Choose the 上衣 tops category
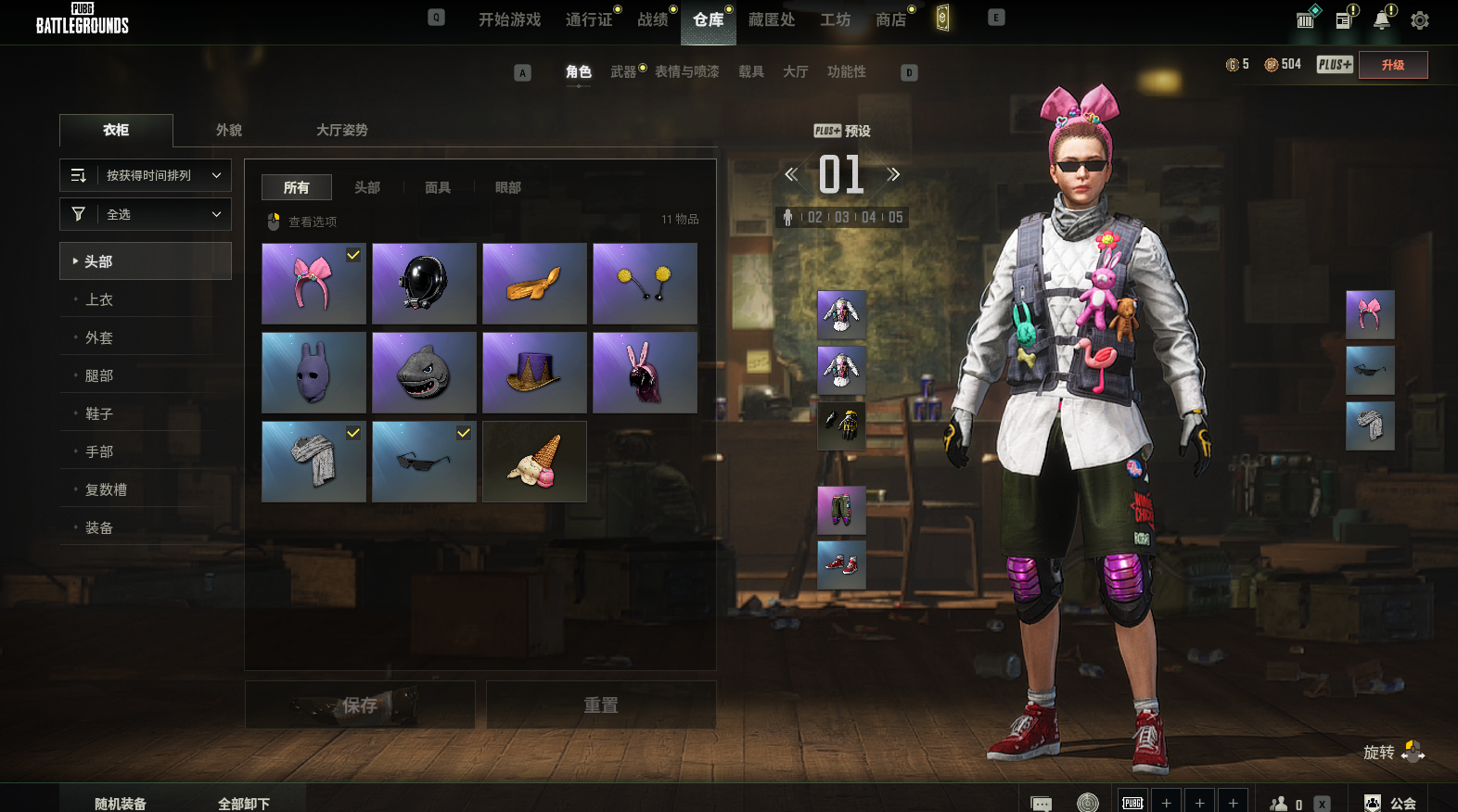 99,299
